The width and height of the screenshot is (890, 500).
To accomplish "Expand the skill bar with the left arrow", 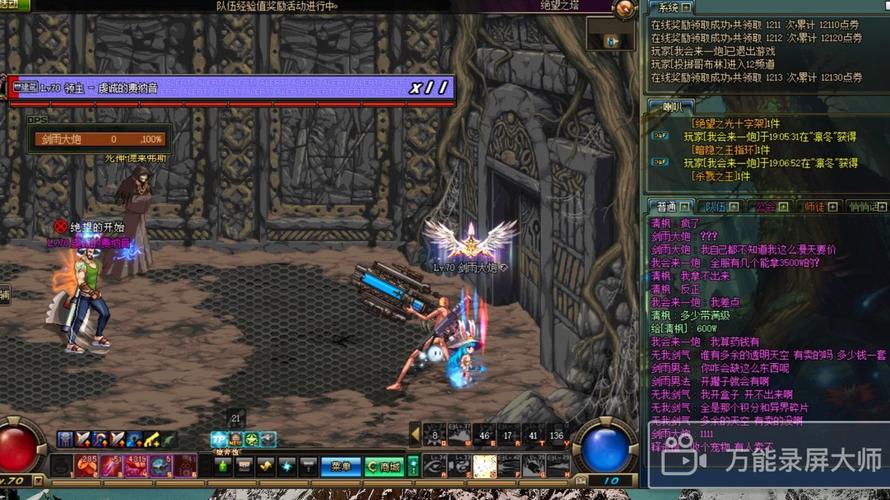I will (x=415, y=434).
